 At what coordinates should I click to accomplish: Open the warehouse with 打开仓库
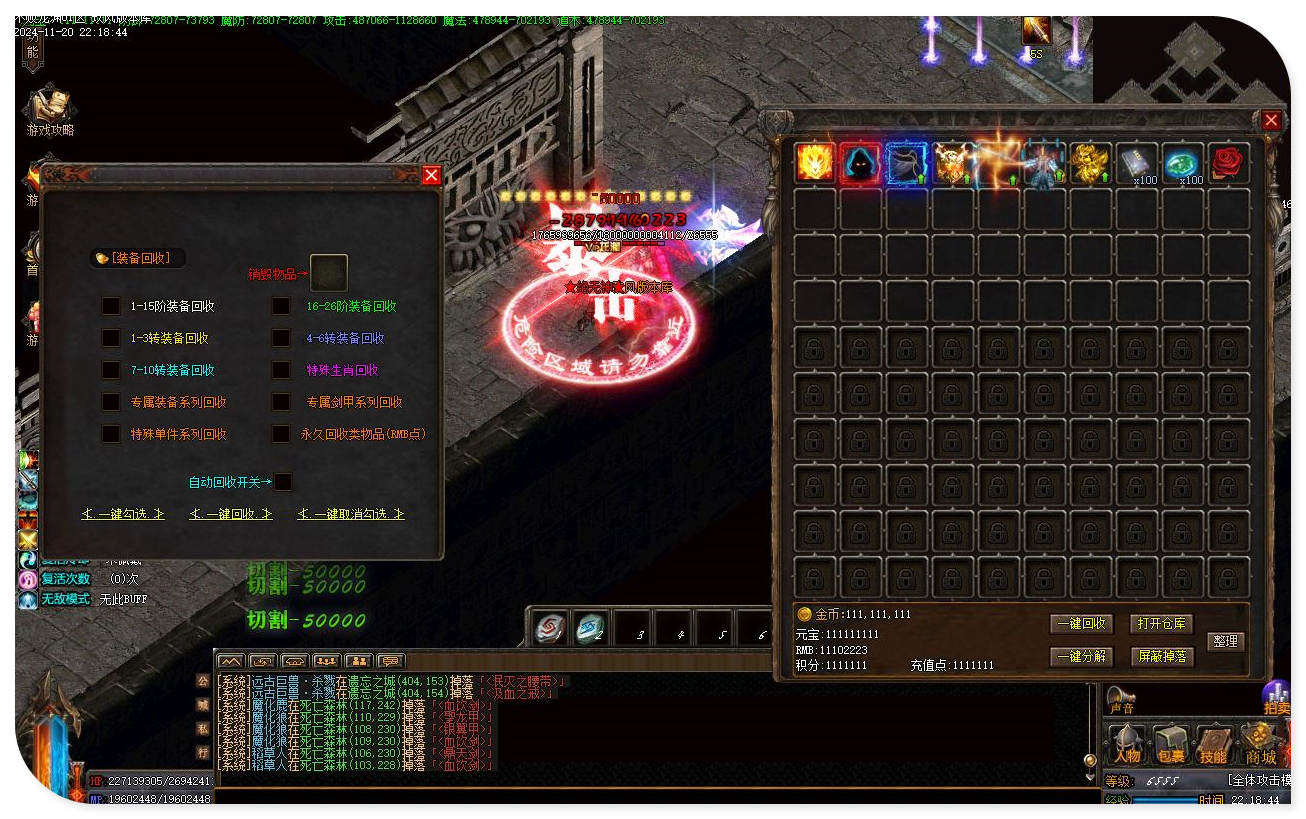(1162, 624)
